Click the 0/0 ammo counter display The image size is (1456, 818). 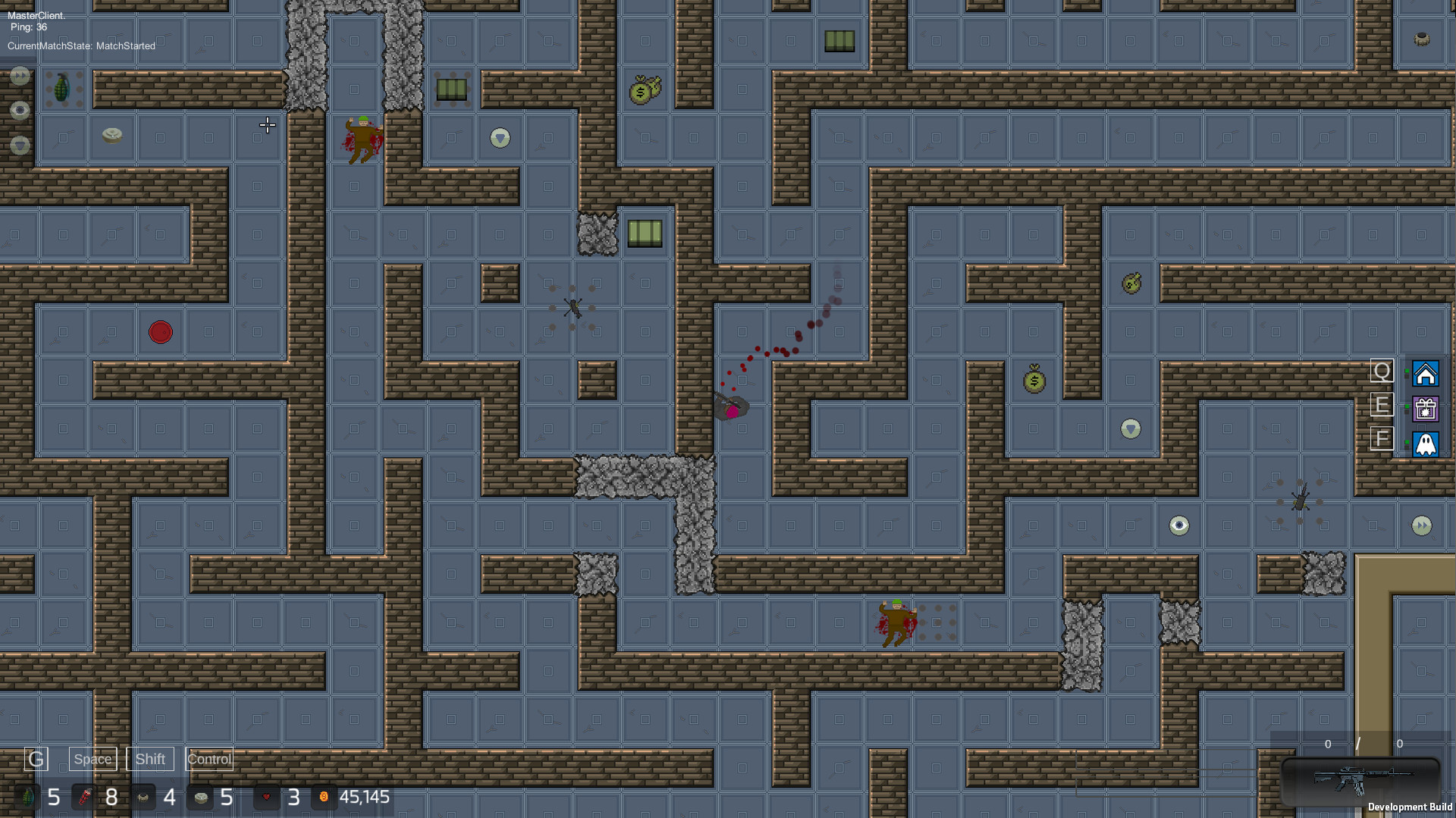point(1361,744)
